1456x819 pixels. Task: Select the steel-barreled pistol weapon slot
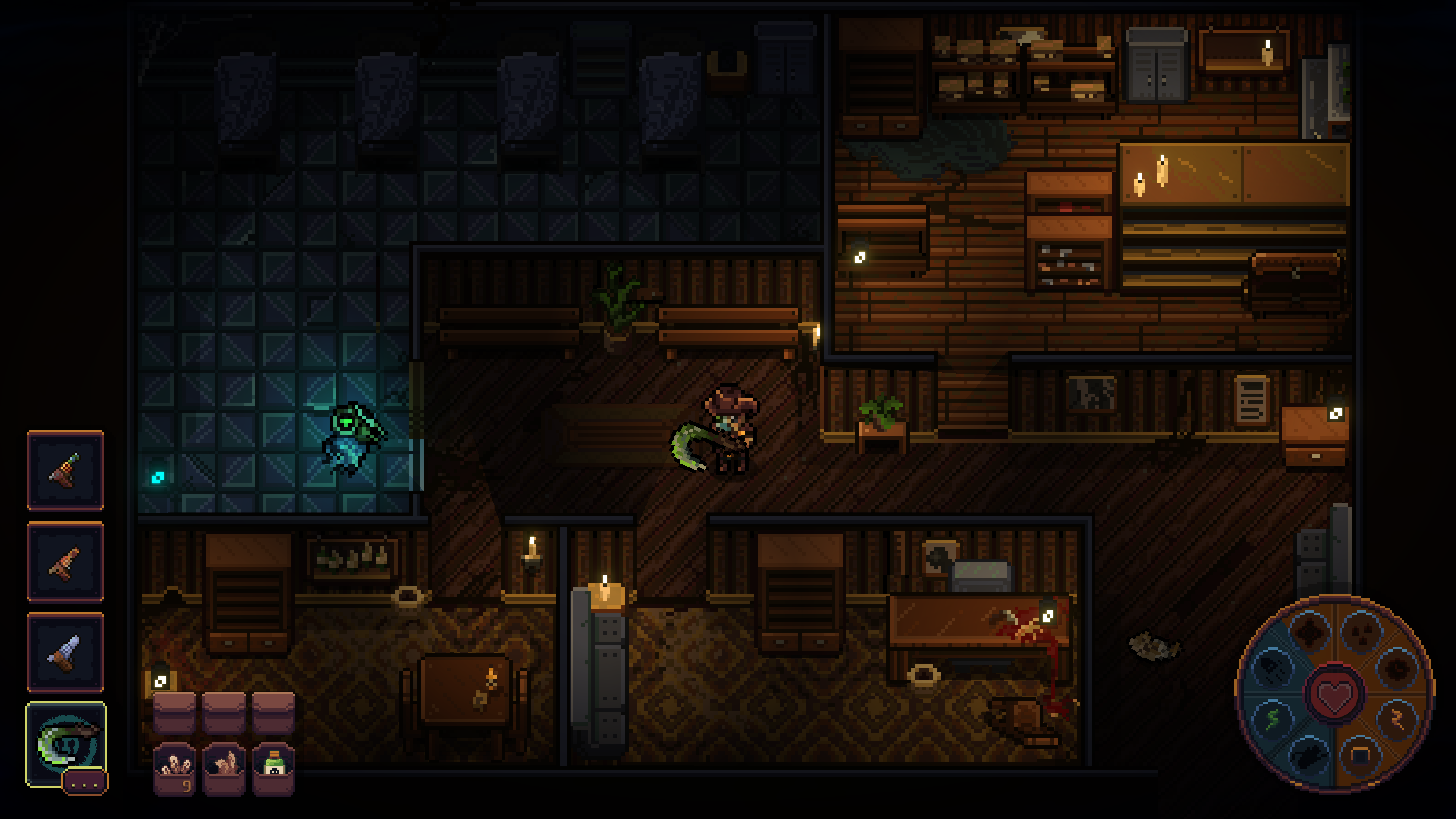(65, 652)
